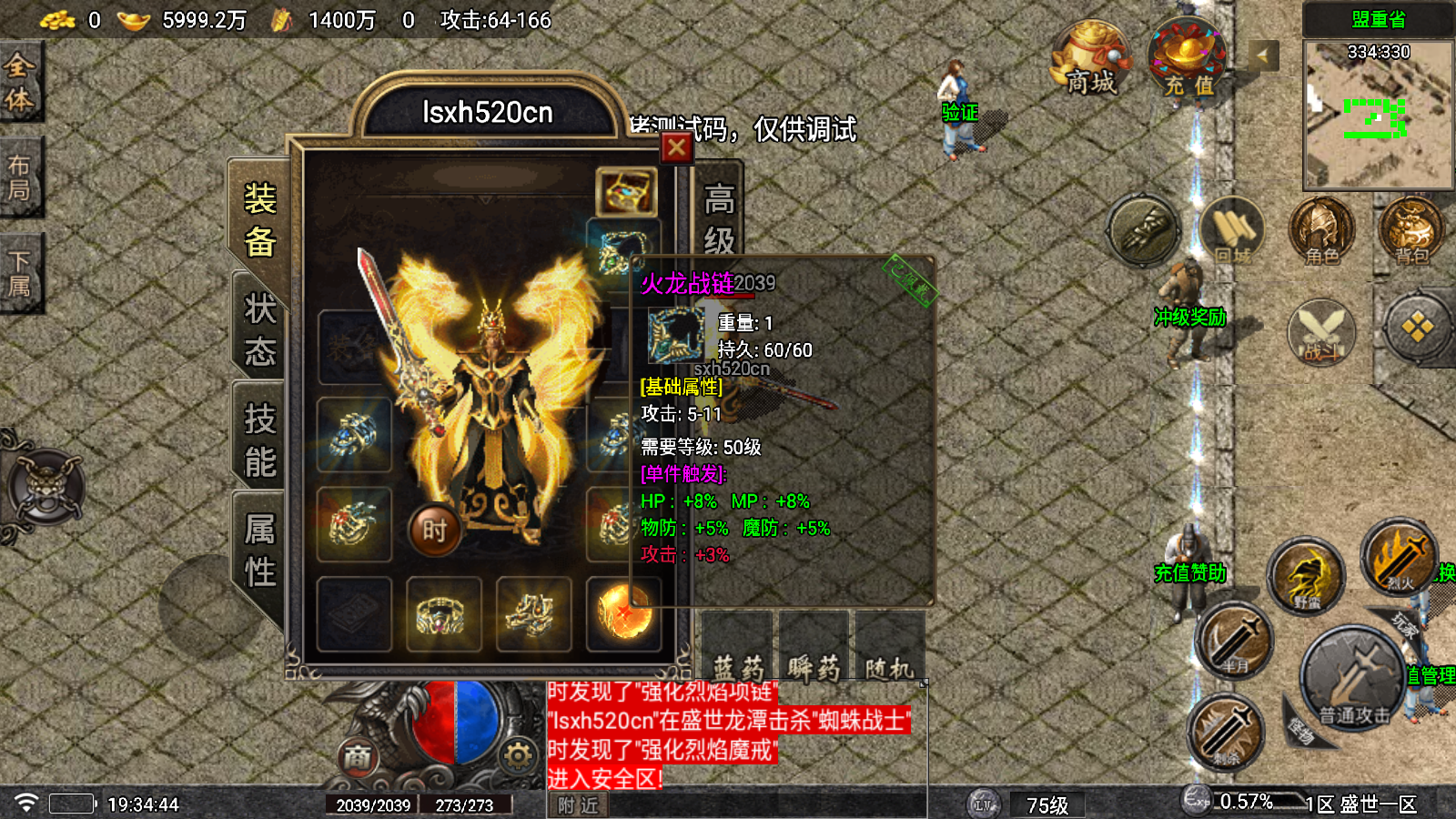This screenshot has width=1456, height=819.
Task: Toggle the 时 fashion button
Action: pos(434,530)
